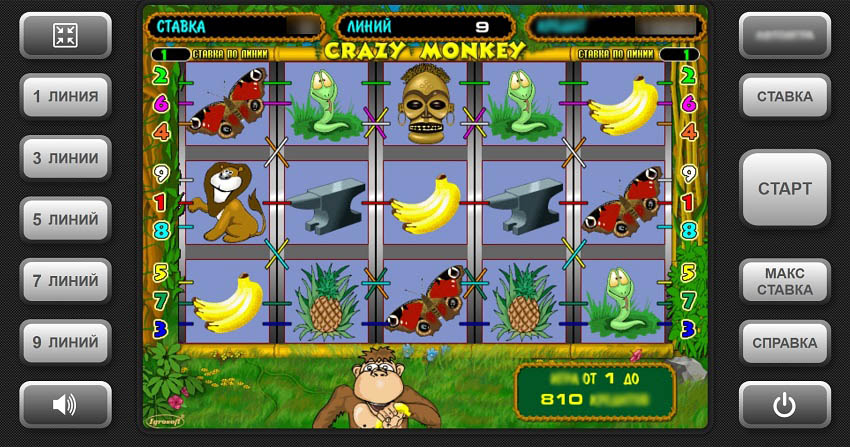Select the "1 ЛИНИЯ" bet line button

66,97
